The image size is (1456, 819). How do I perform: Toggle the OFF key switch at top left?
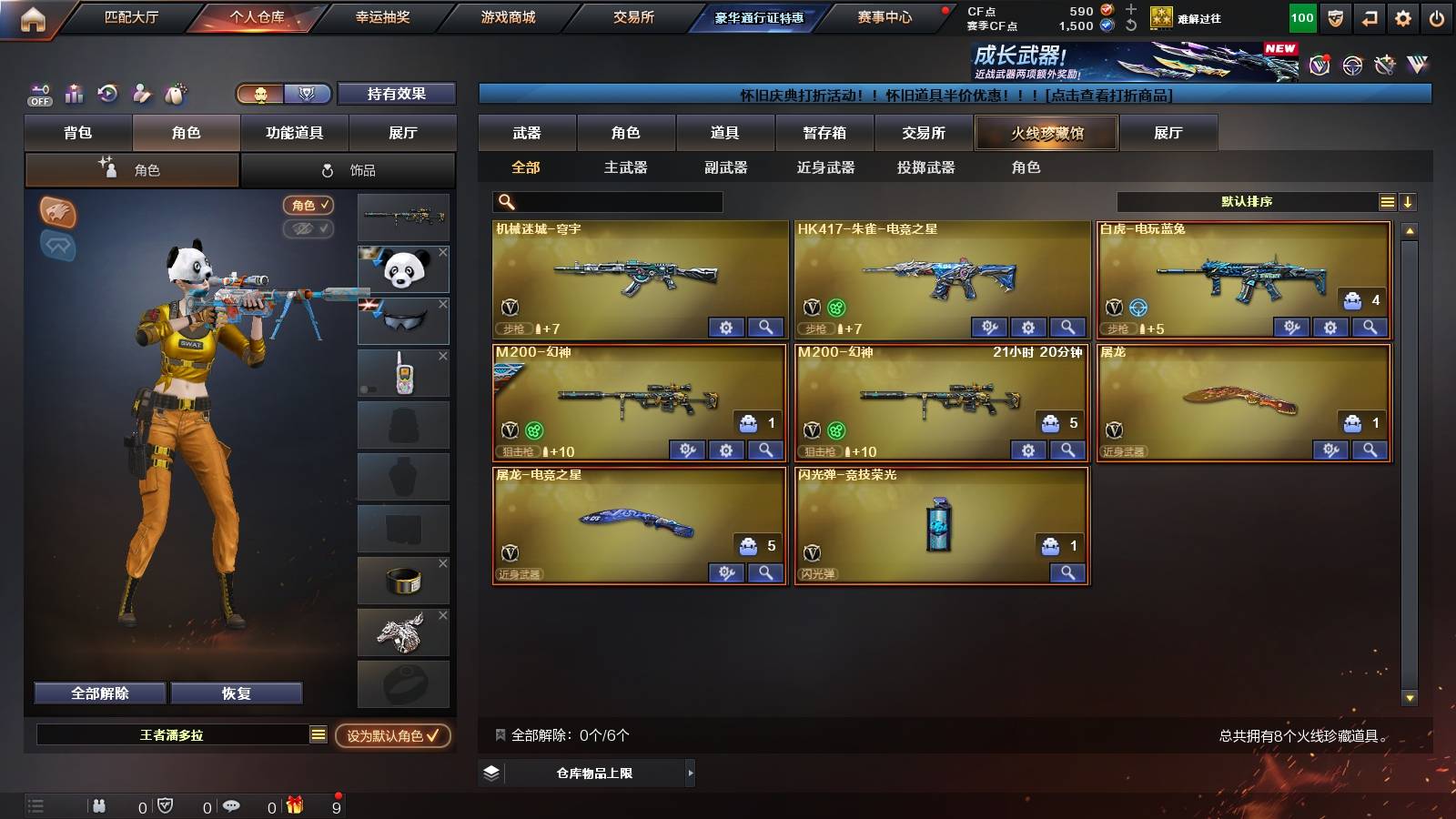pyautogui.click(x=39, y=94)
